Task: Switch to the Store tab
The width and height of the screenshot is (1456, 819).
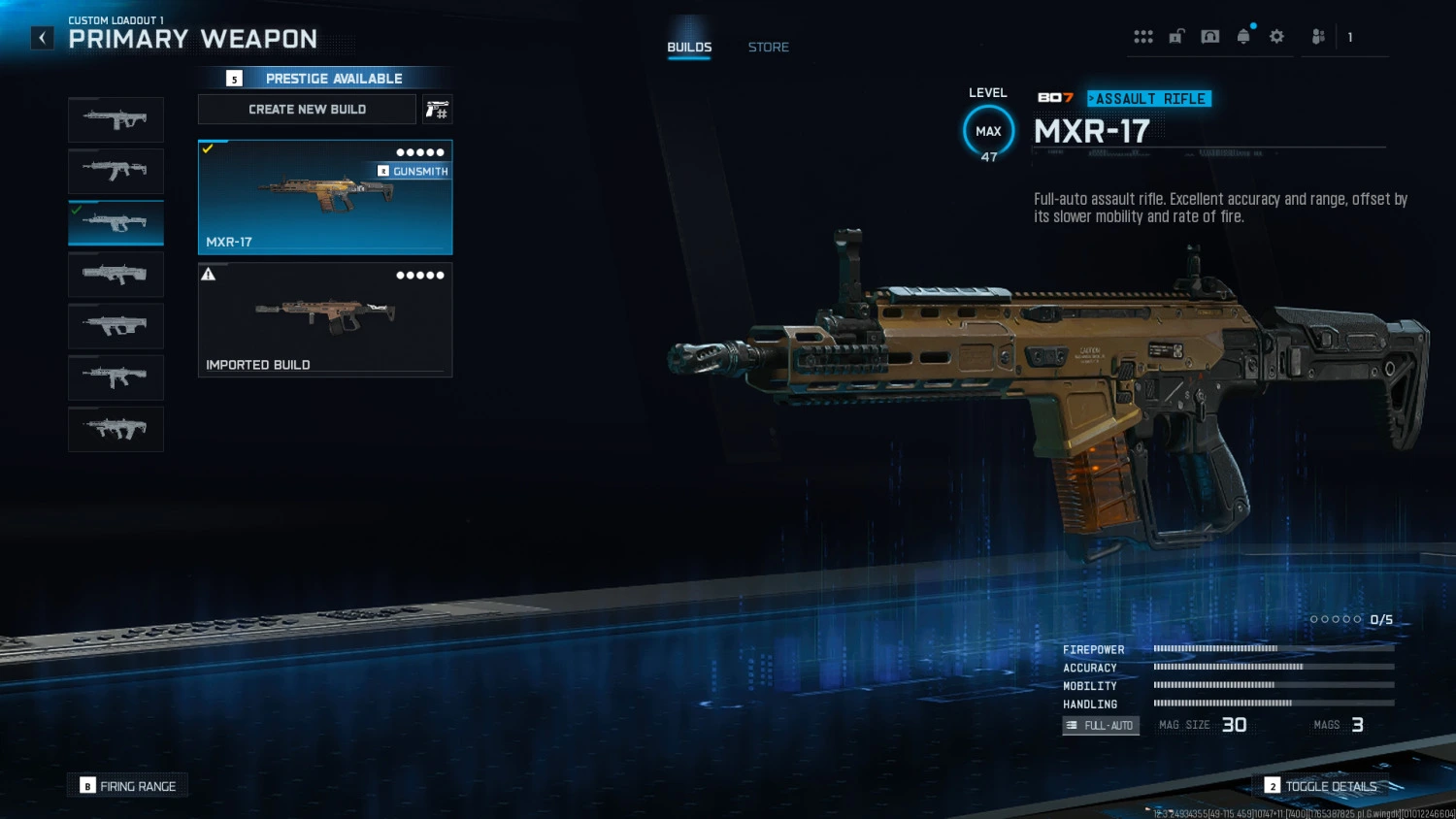Action: 768,46
